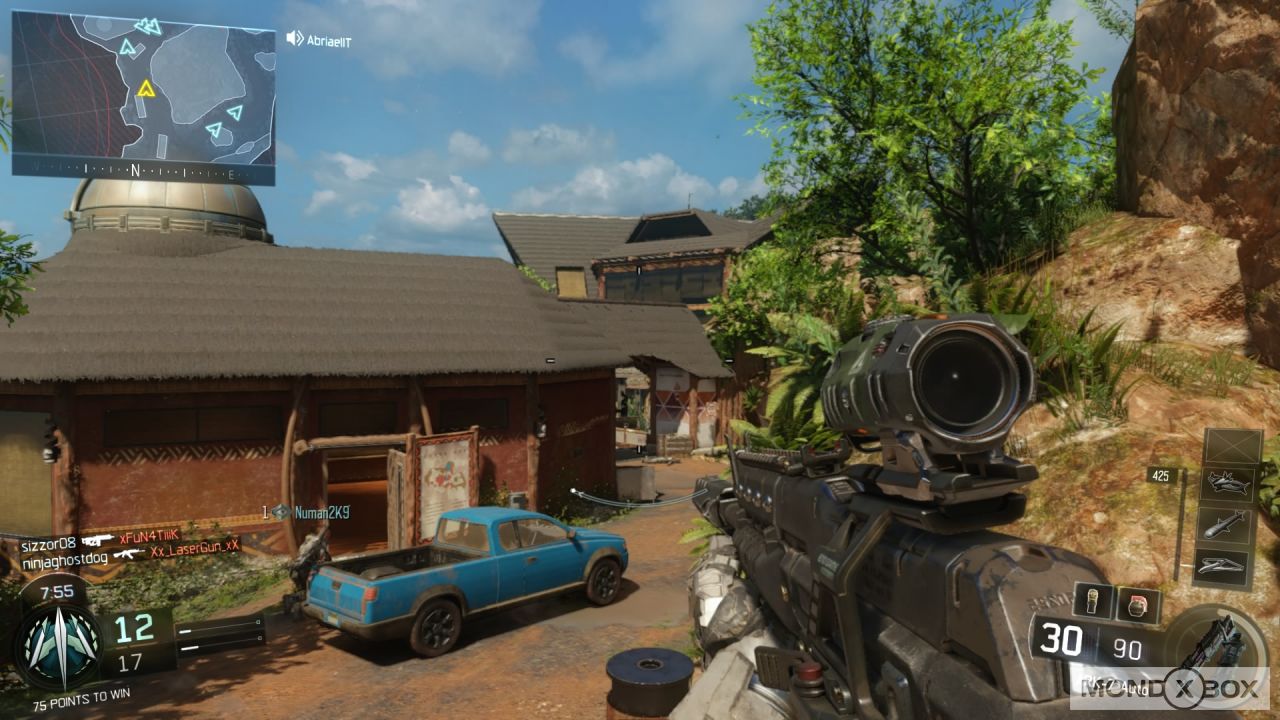
Task: Select the empty crossed-out scorestreak slot
Action: pos(1232,445)
